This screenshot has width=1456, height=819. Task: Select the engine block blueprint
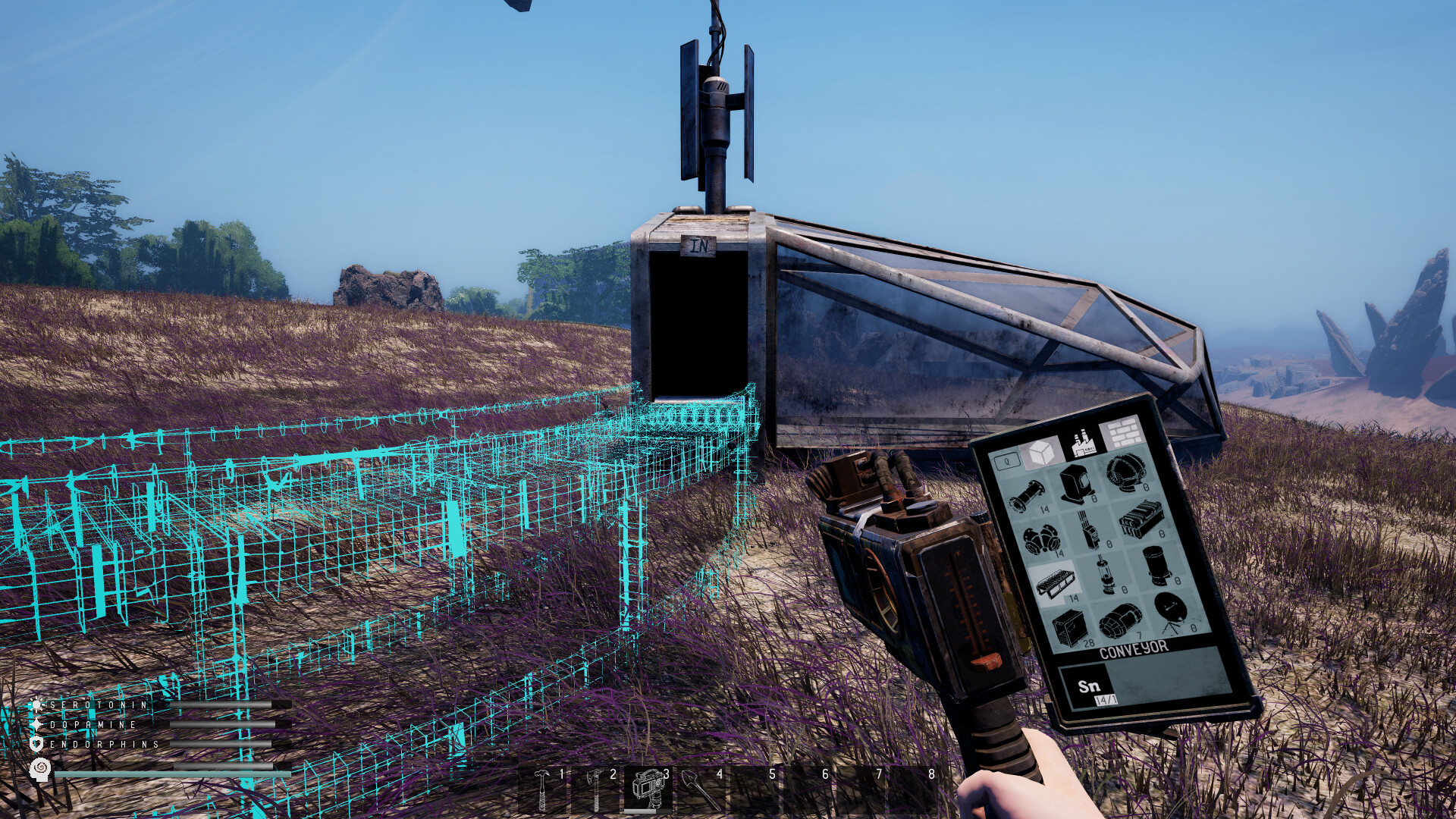(1141, 519)
